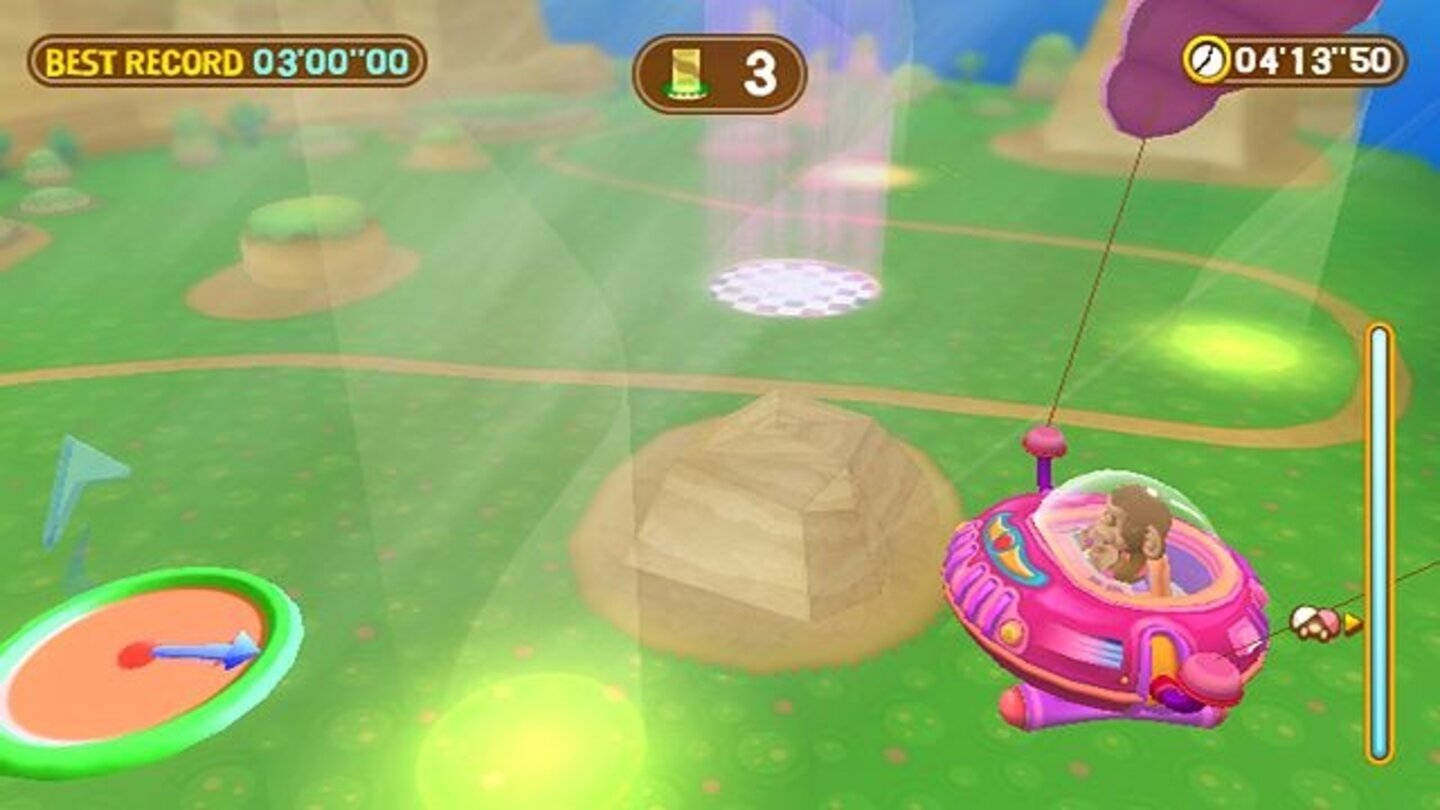Click the monkey head marker on the progress bar
The image size is (1440, 810).
click(x=1313, y=621)
